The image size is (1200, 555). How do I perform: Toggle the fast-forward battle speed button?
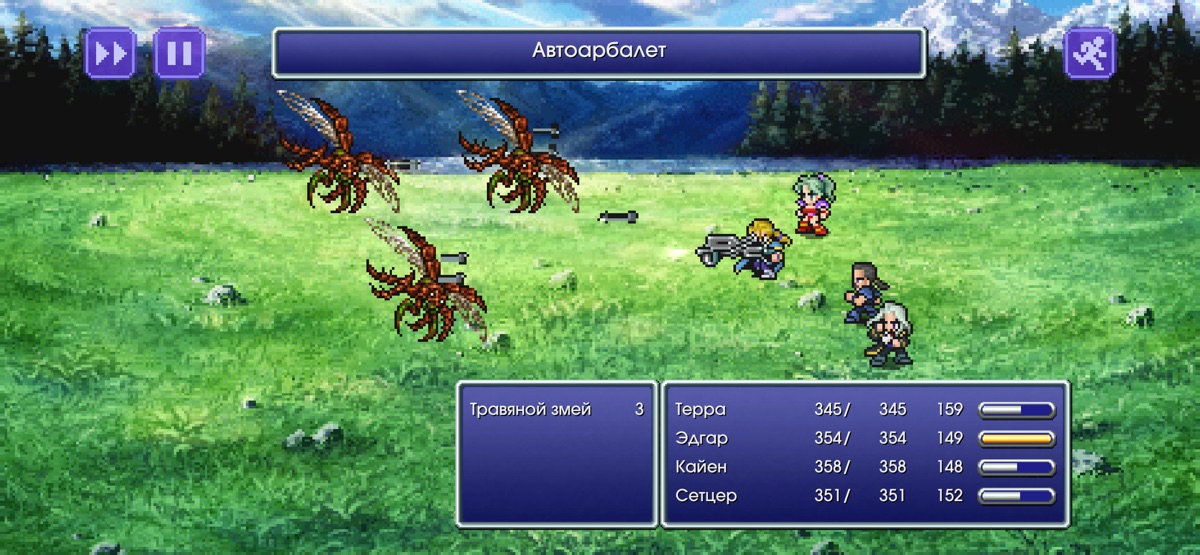[110, 53]
